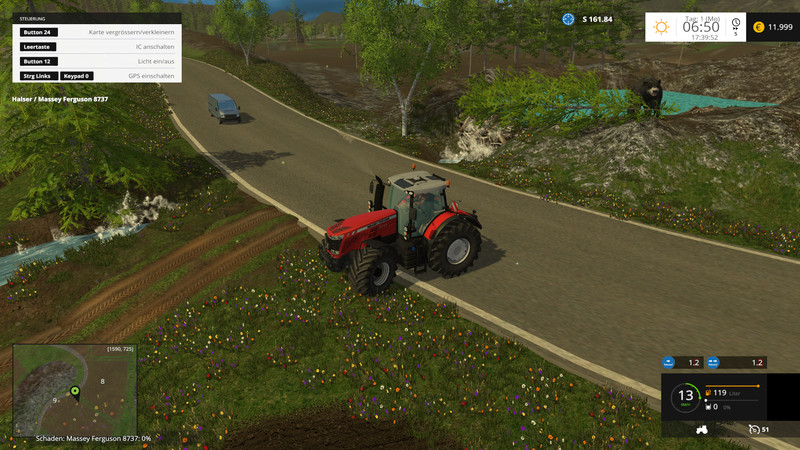Click the tractor vehicle icon

coord(702,429)
